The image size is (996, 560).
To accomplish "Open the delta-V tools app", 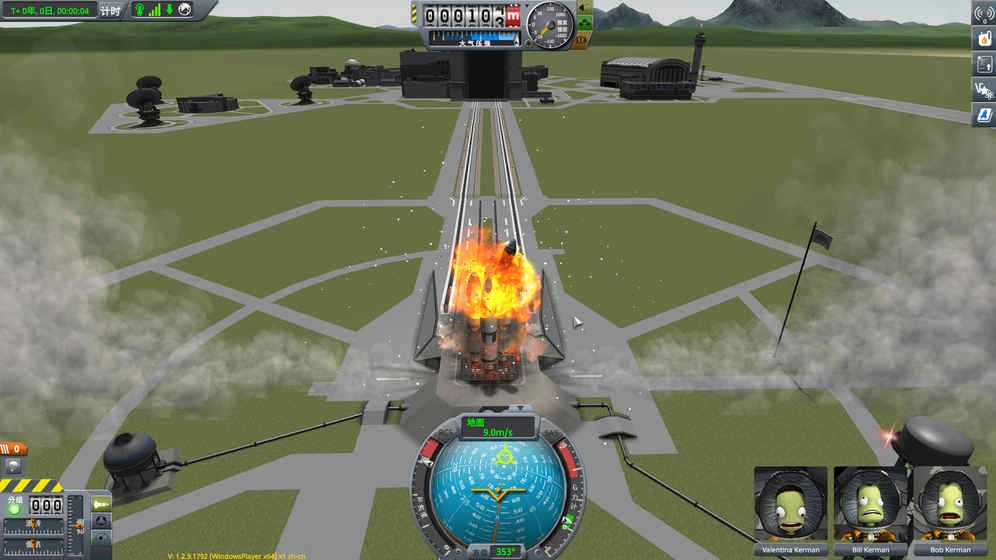I will point(983,90).
